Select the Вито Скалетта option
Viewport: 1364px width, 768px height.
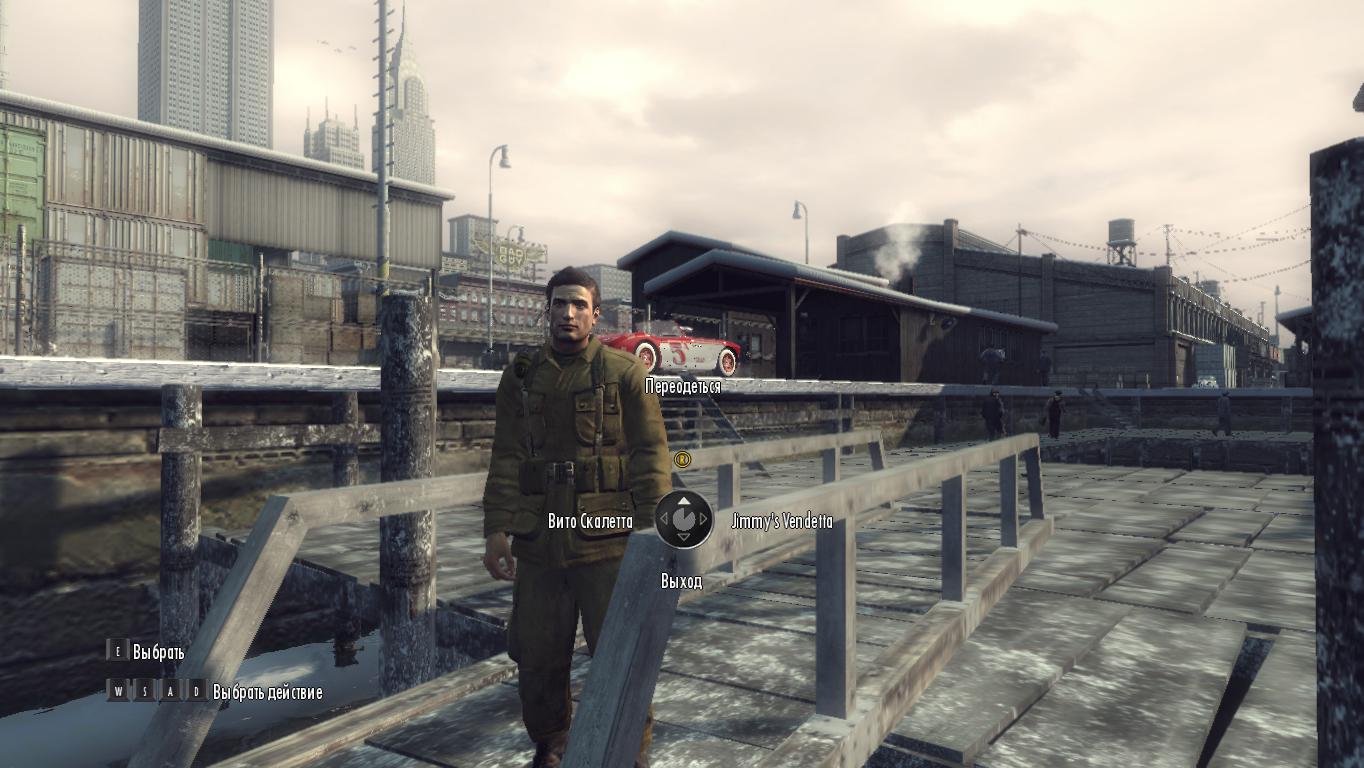tap(590, 521)
